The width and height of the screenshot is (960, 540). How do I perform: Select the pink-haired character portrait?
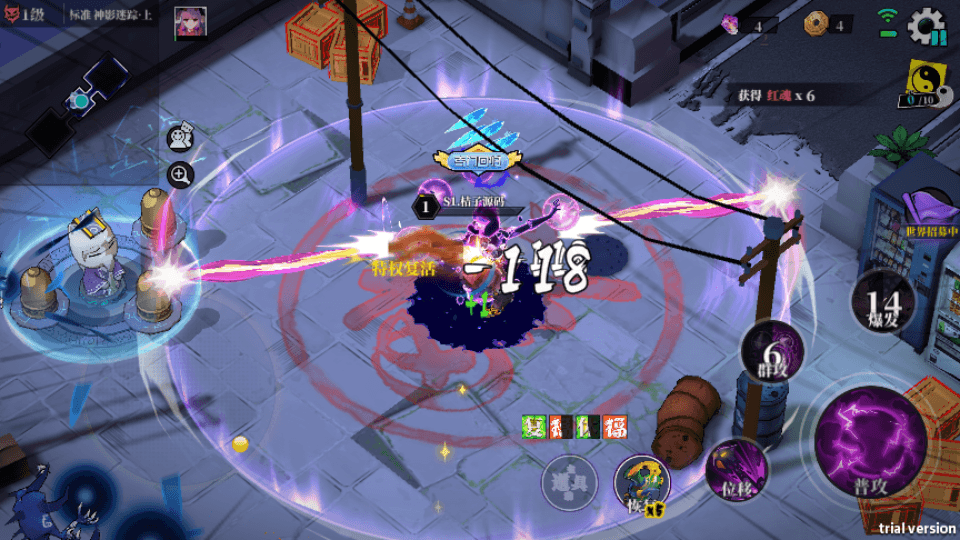(187, 22)
